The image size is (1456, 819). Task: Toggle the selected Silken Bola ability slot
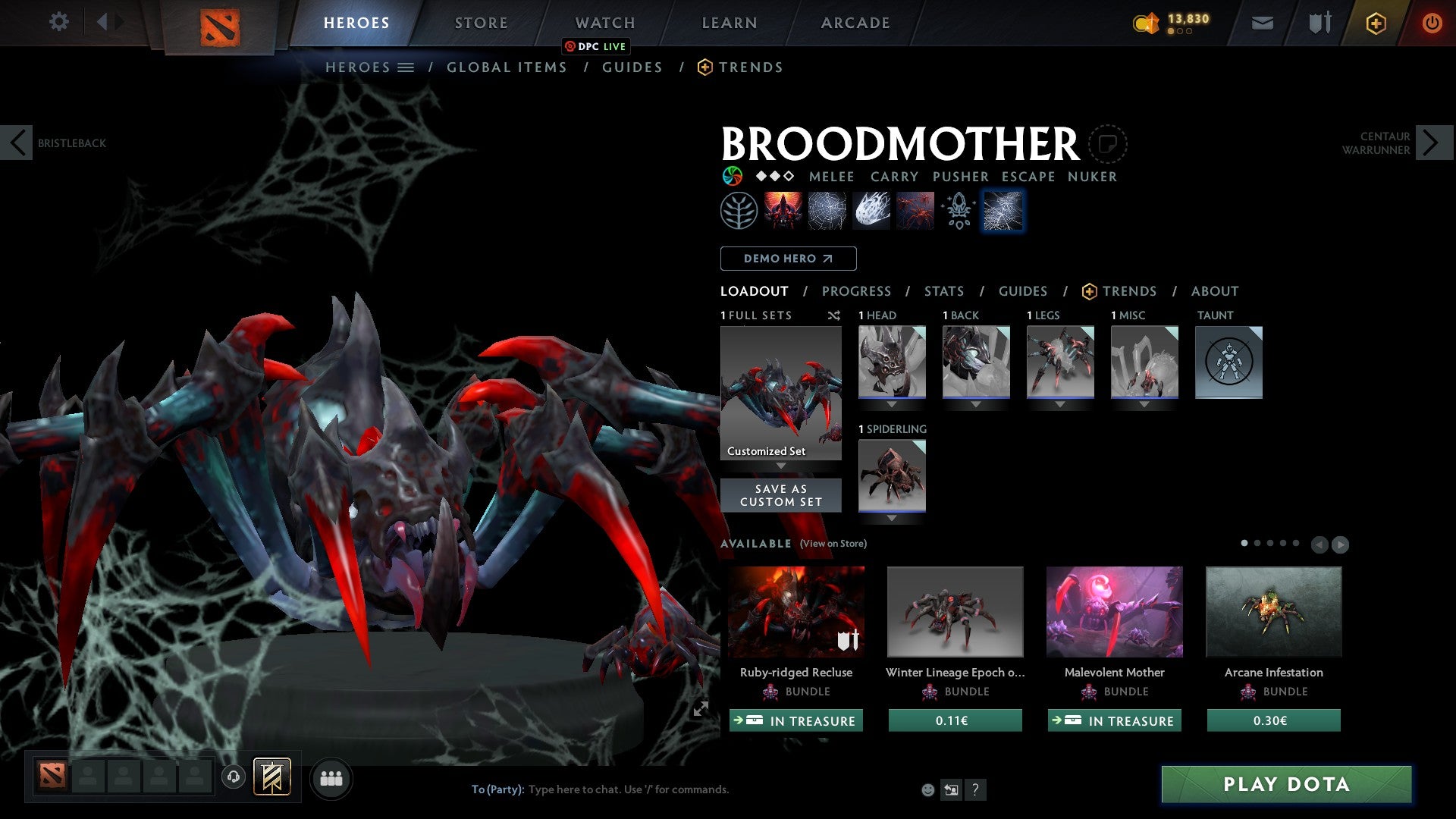tap(1003, 210)
